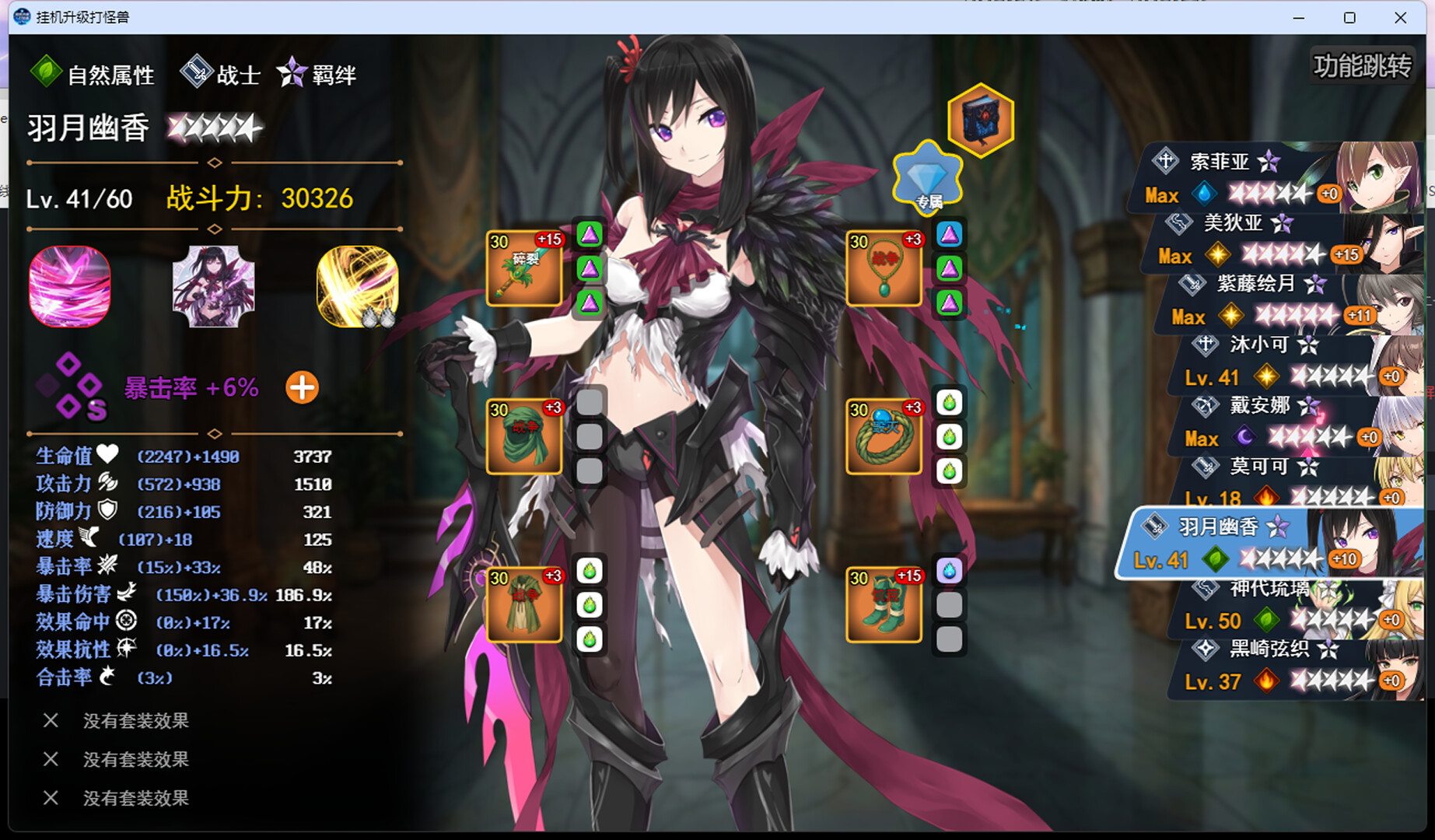Tap the orange plus button beside 暴击率
The width and height of the screenshot is (1435, 840).
pos(302,387)
